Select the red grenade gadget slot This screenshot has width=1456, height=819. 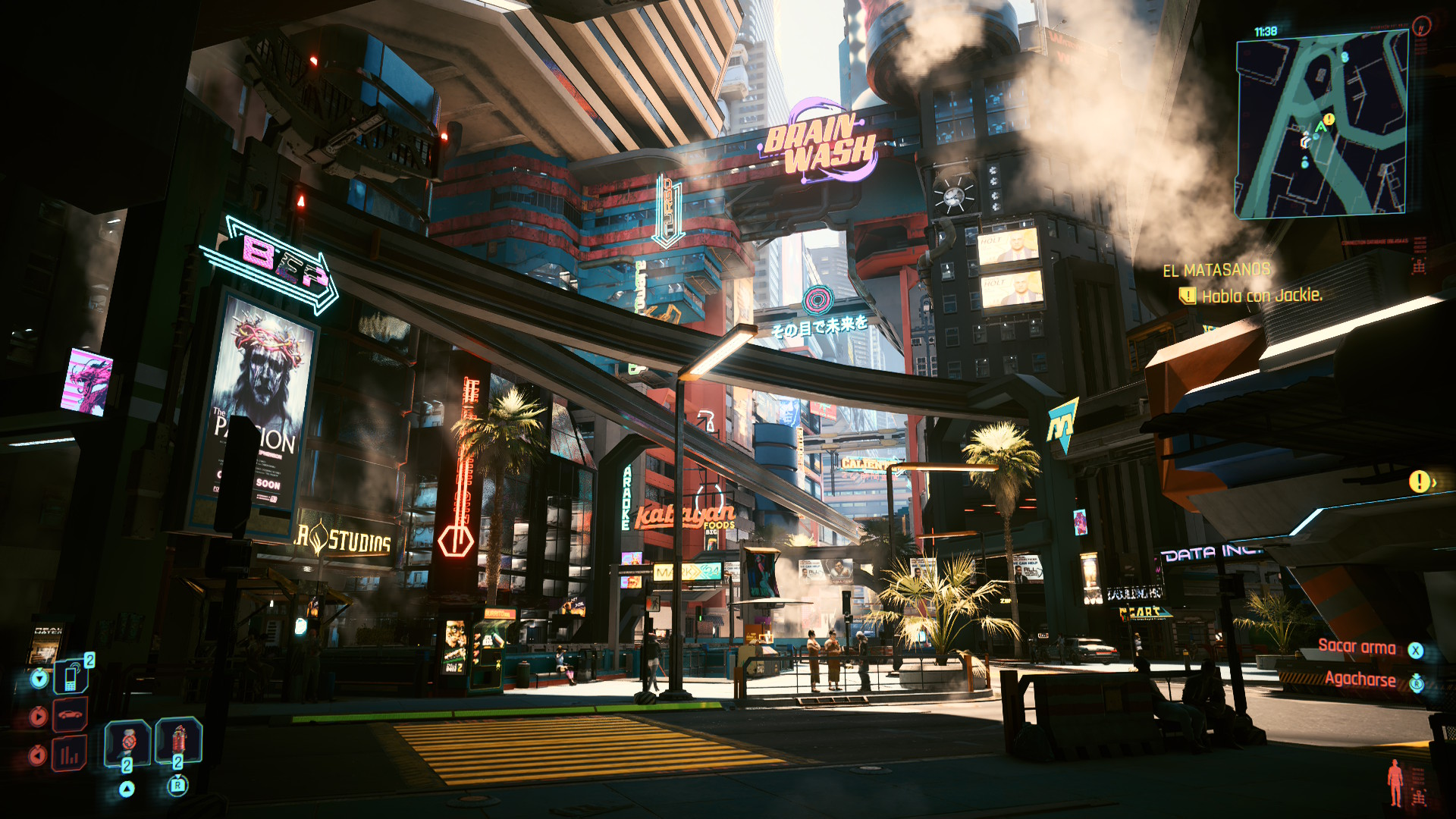[178, 740]
